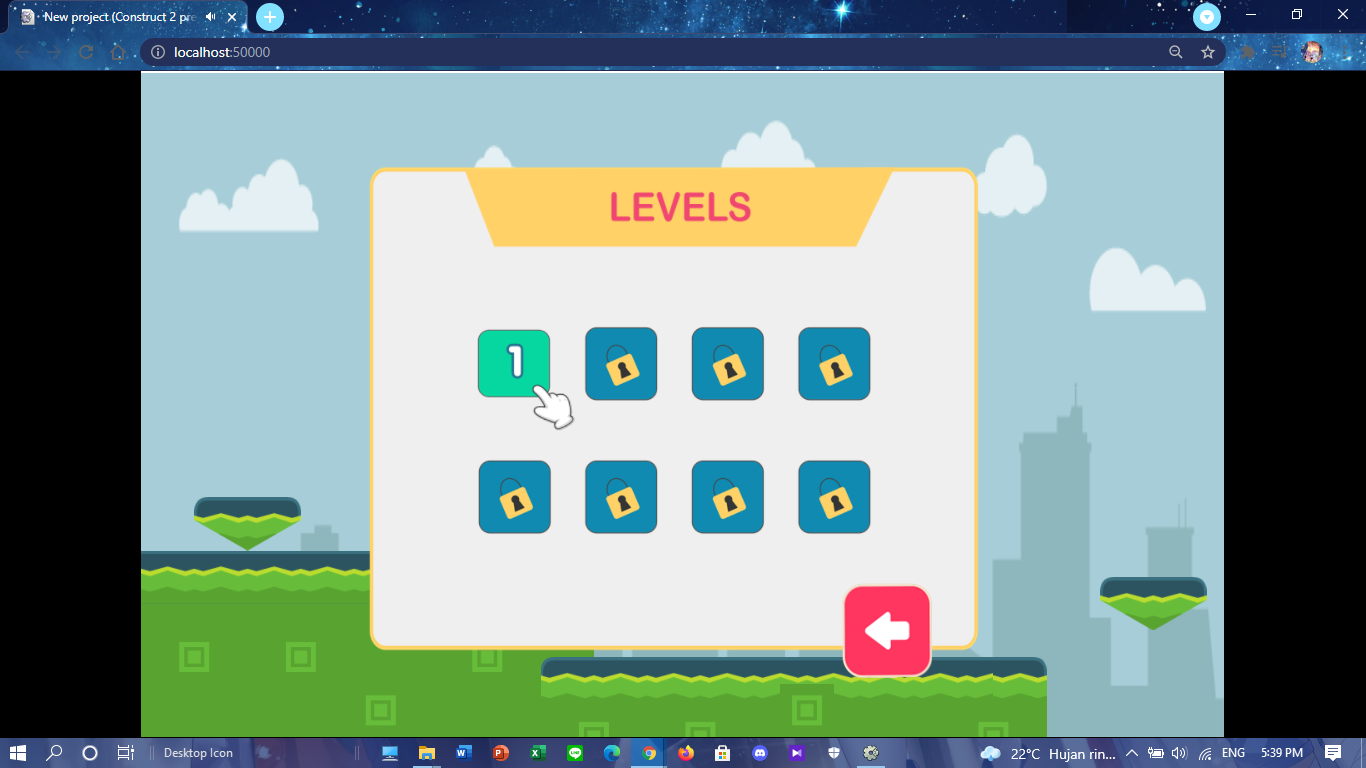Launch Excel from the taskbar

(x=536, y=753)
